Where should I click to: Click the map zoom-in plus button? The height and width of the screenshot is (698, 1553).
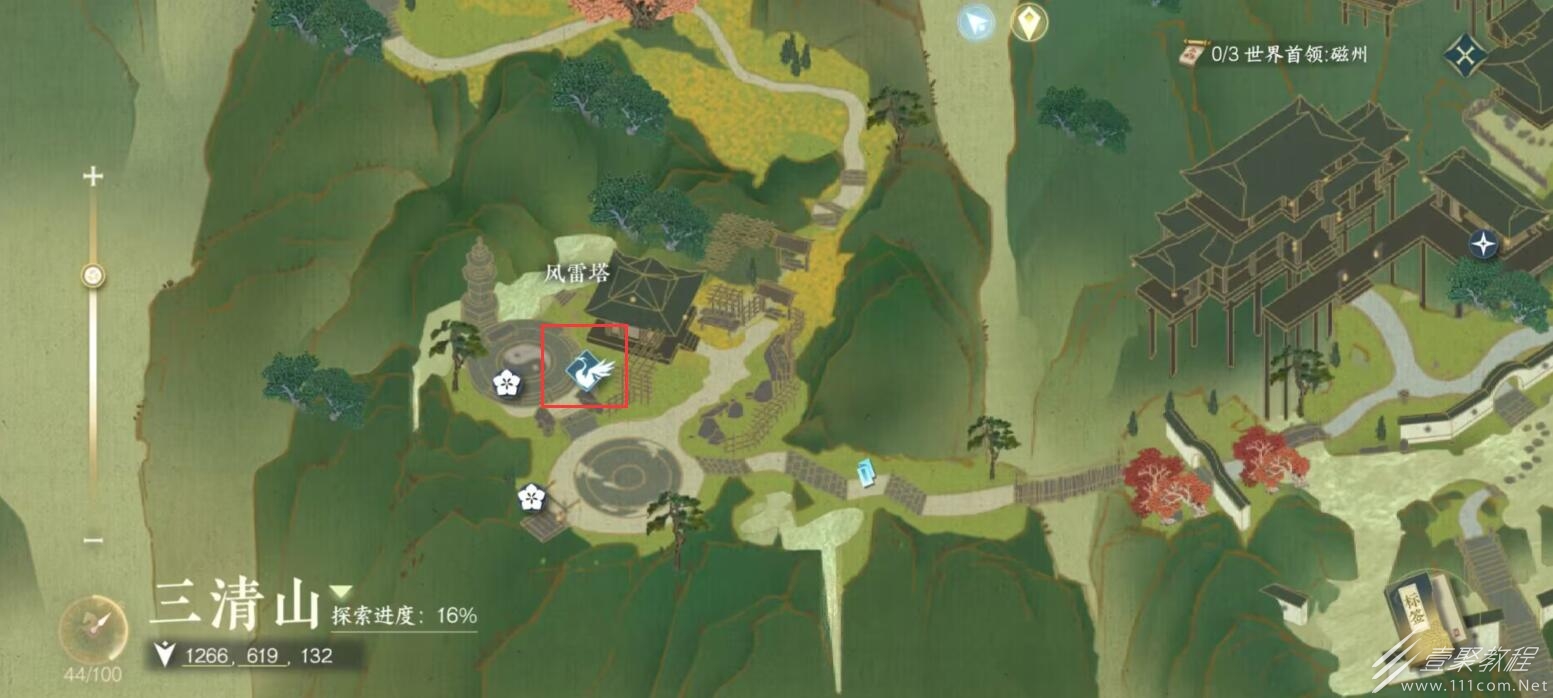pyautogui.click(x=93, y=178)
